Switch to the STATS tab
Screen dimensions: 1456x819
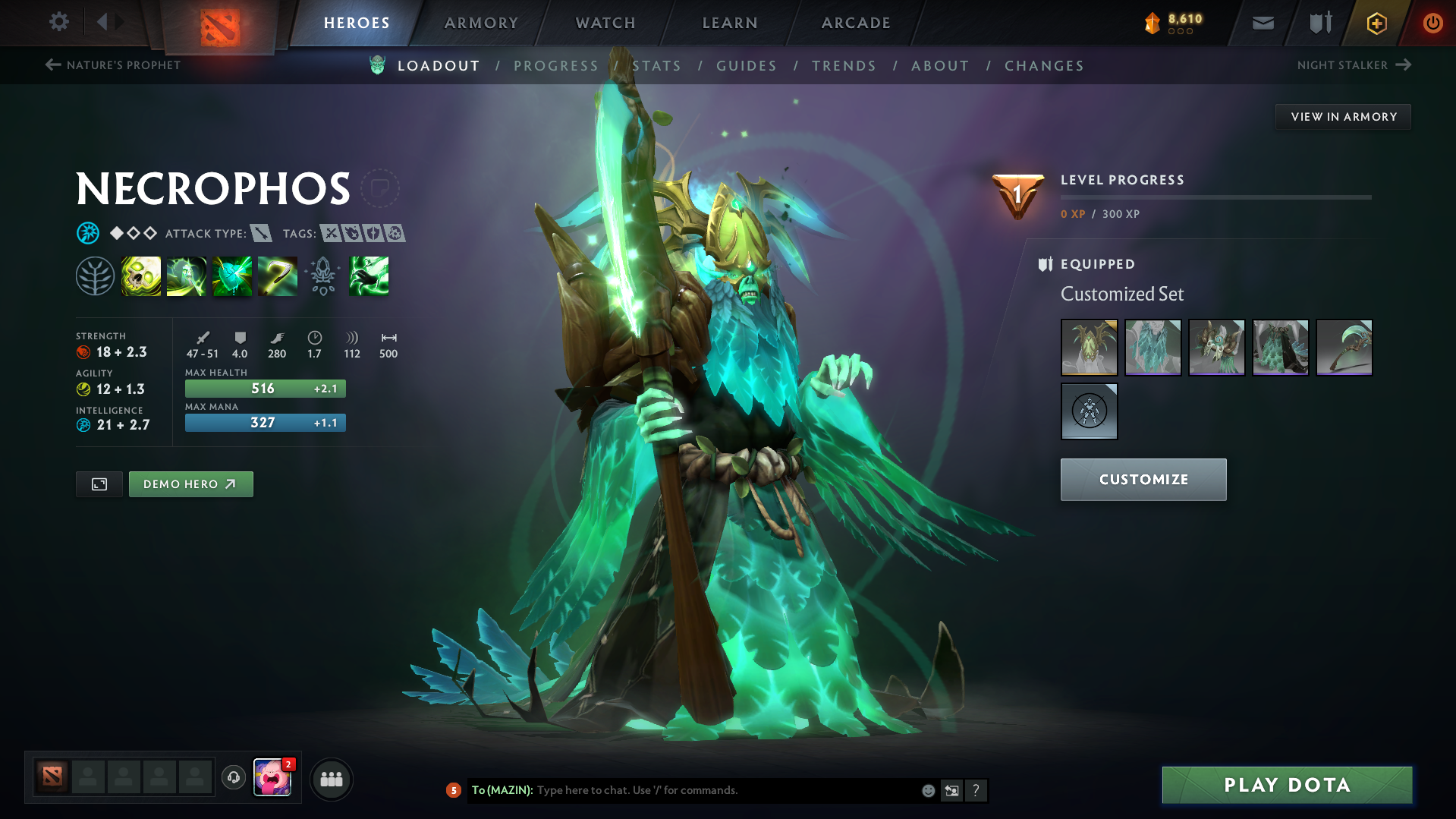click(x=656, y=66)
